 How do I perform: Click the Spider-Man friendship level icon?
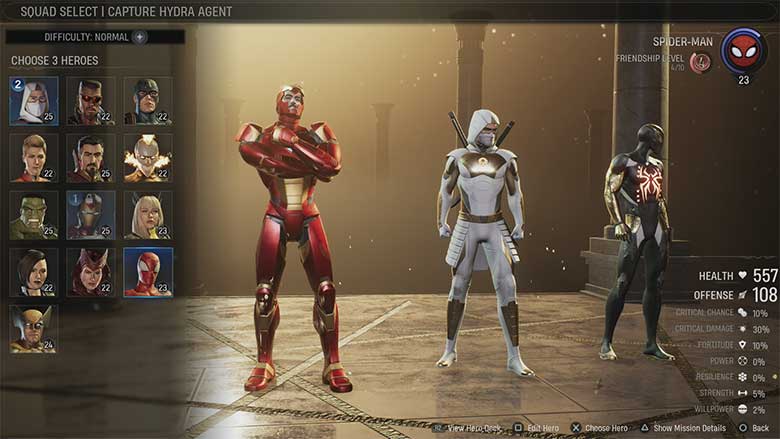pos(701,62)
